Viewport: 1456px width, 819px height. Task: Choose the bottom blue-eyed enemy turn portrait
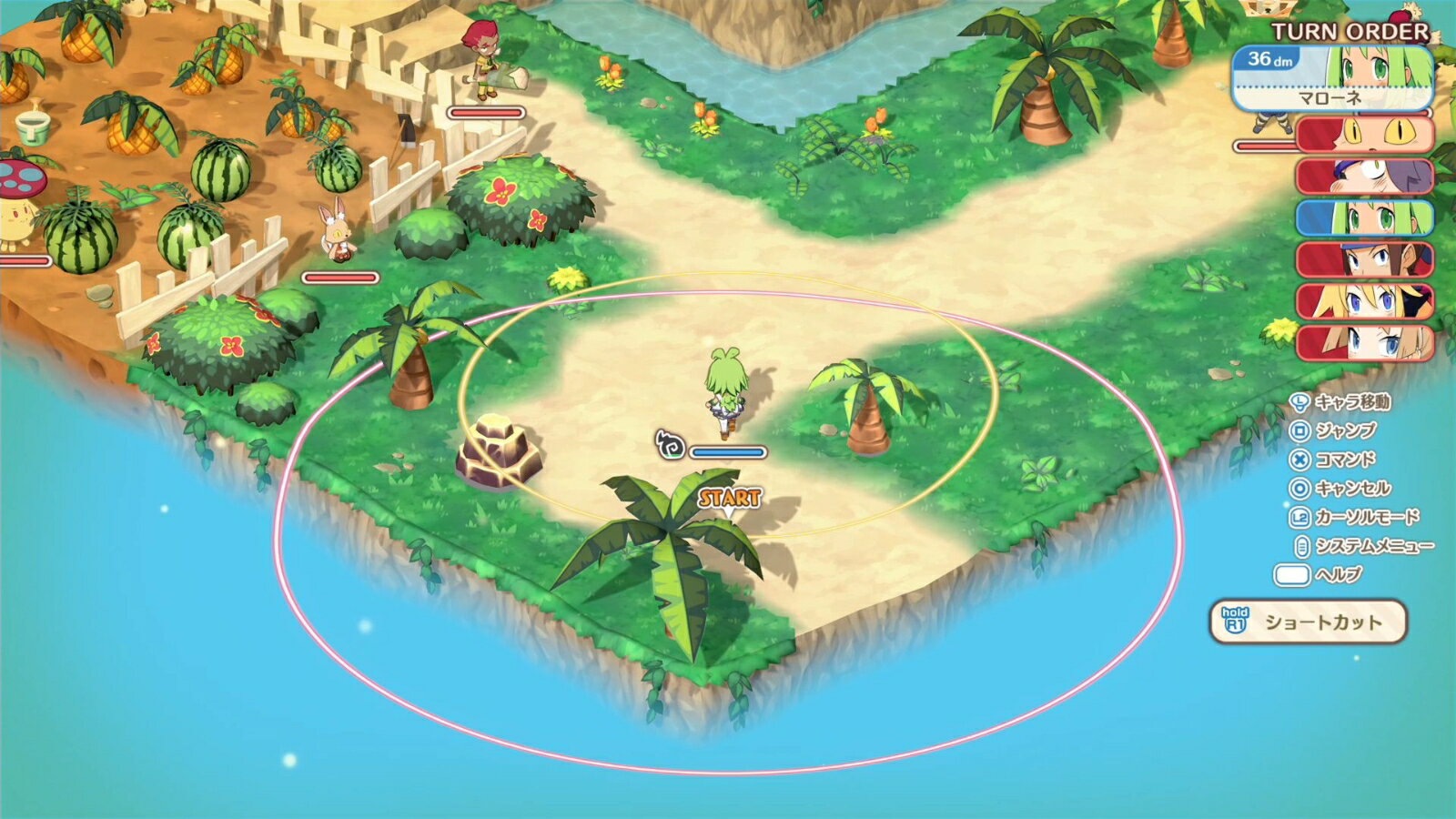pos(1364,343)
